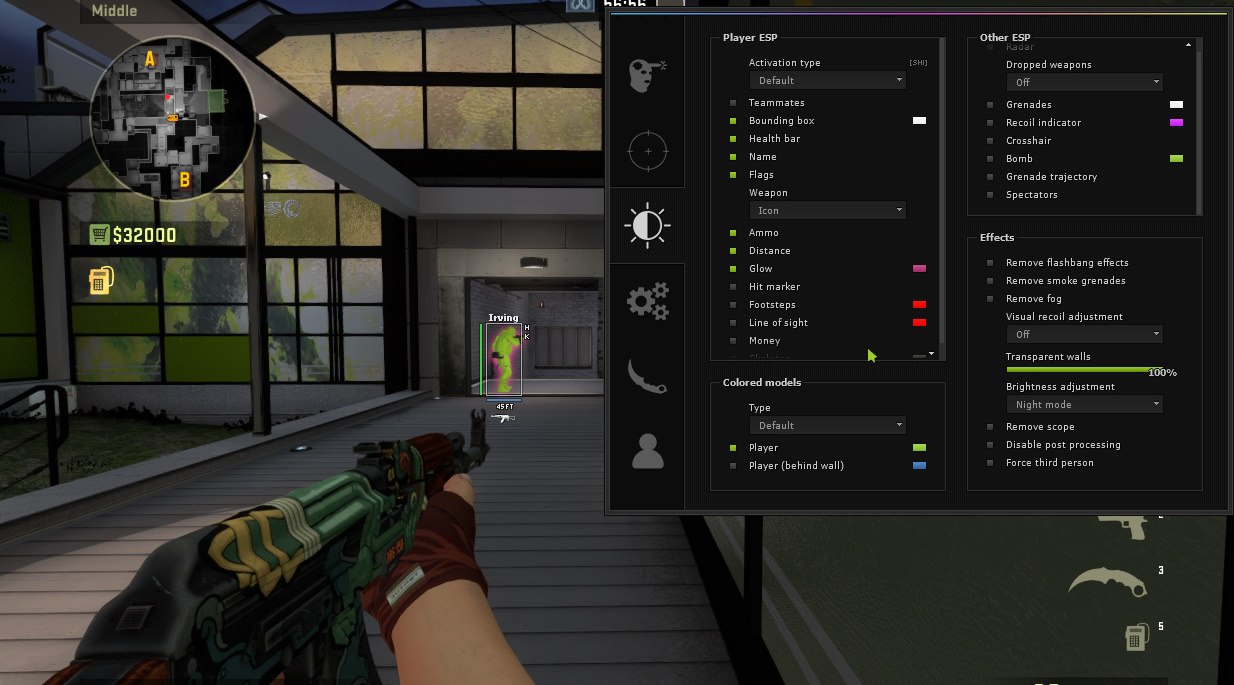Image resolution: width=1234 pixels, height=685 pixels.
Task: Toggle the Force third person checkbox
Action: tap(990, 463)
